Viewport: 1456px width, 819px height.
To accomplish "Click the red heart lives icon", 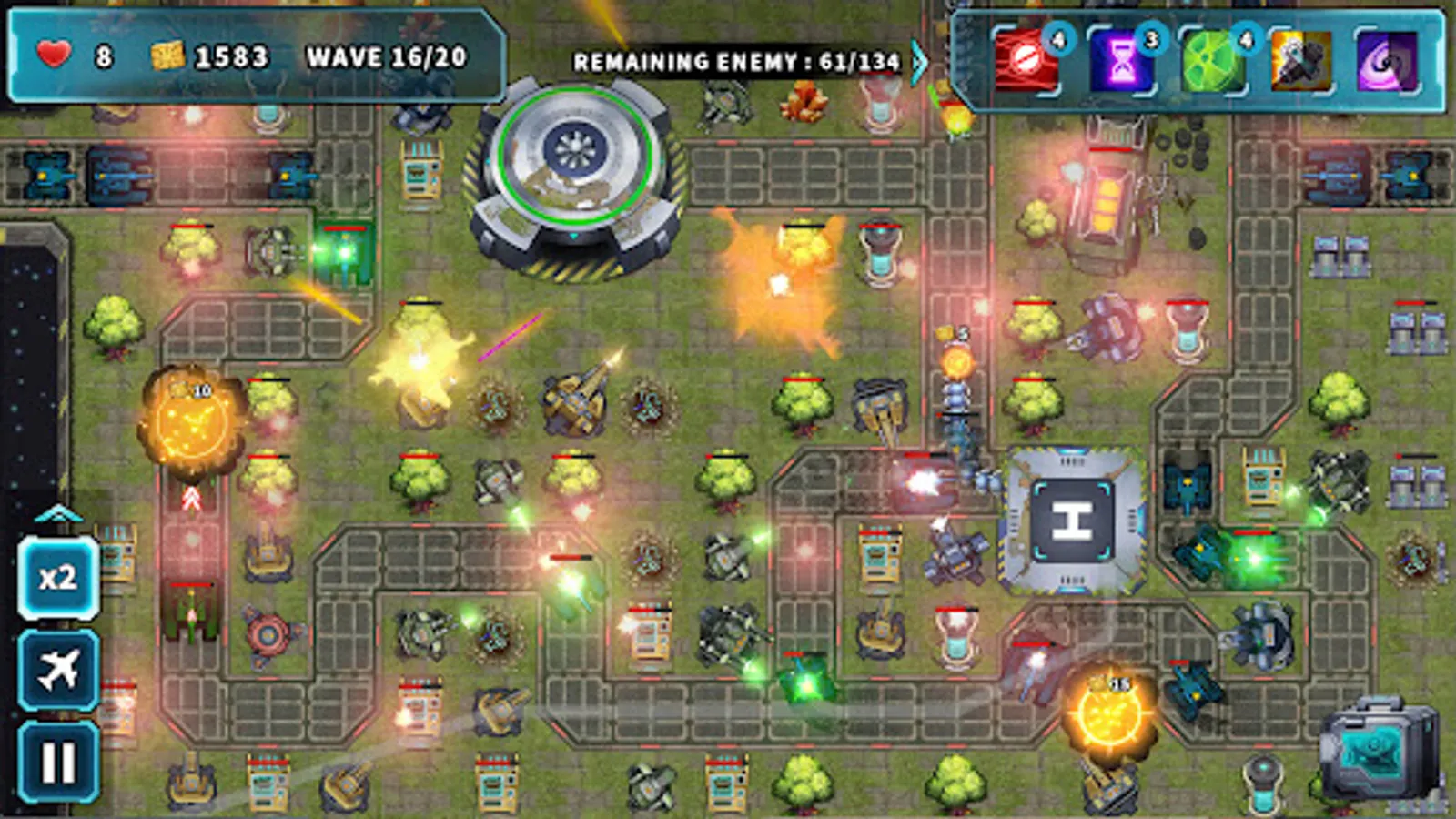I will tap(52, 55).
